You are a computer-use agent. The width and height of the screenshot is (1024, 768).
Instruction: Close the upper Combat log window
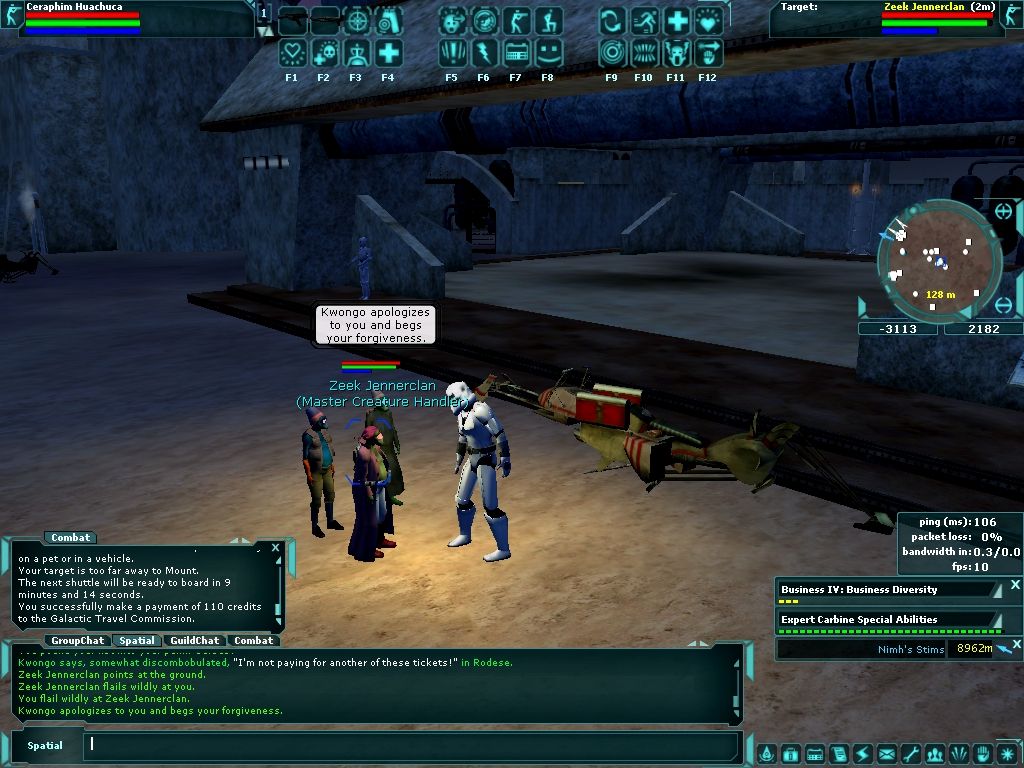click(x=276, y=548)
